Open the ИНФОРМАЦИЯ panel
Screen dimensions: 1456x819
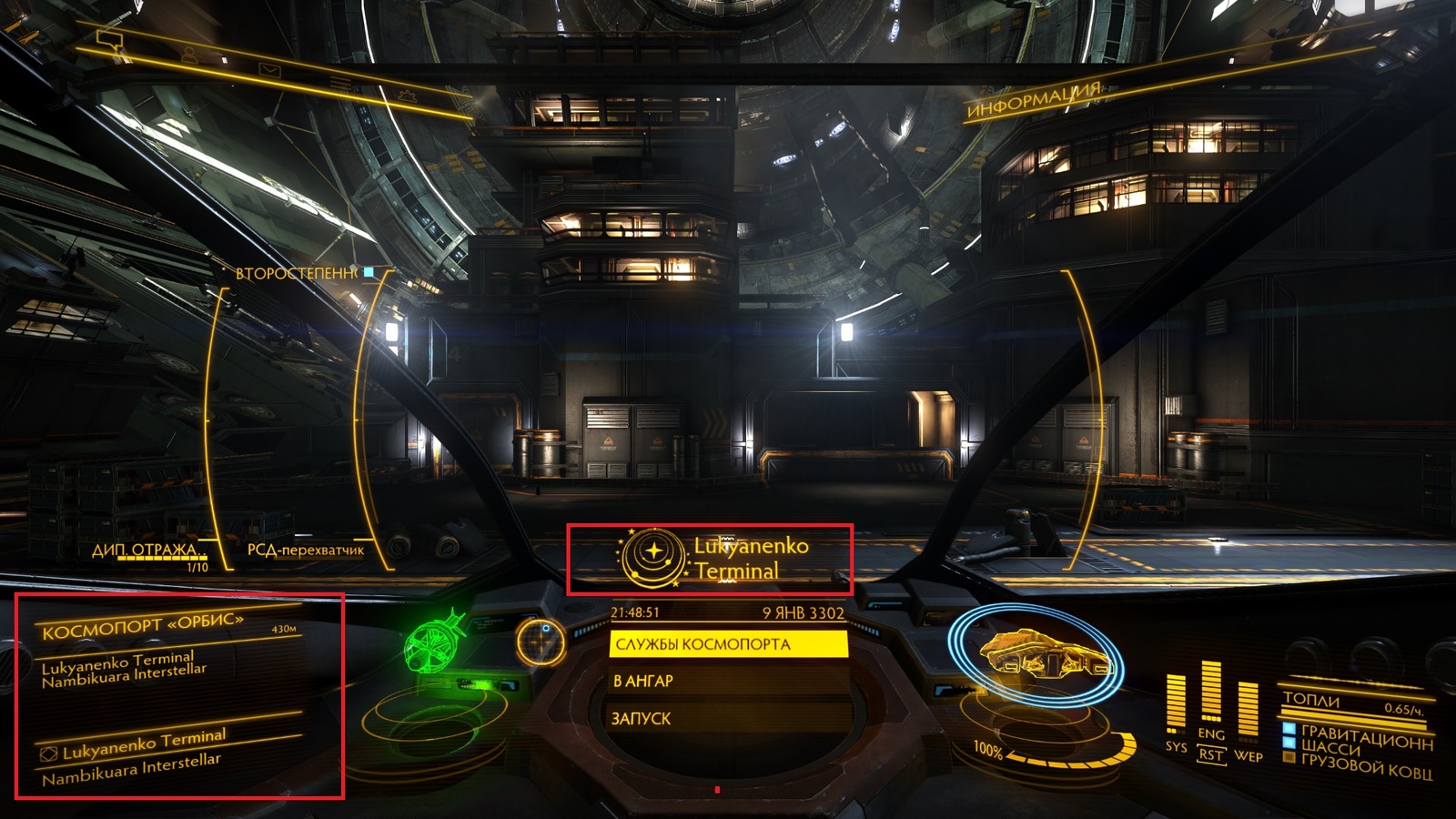click(x=1034, y=102)
